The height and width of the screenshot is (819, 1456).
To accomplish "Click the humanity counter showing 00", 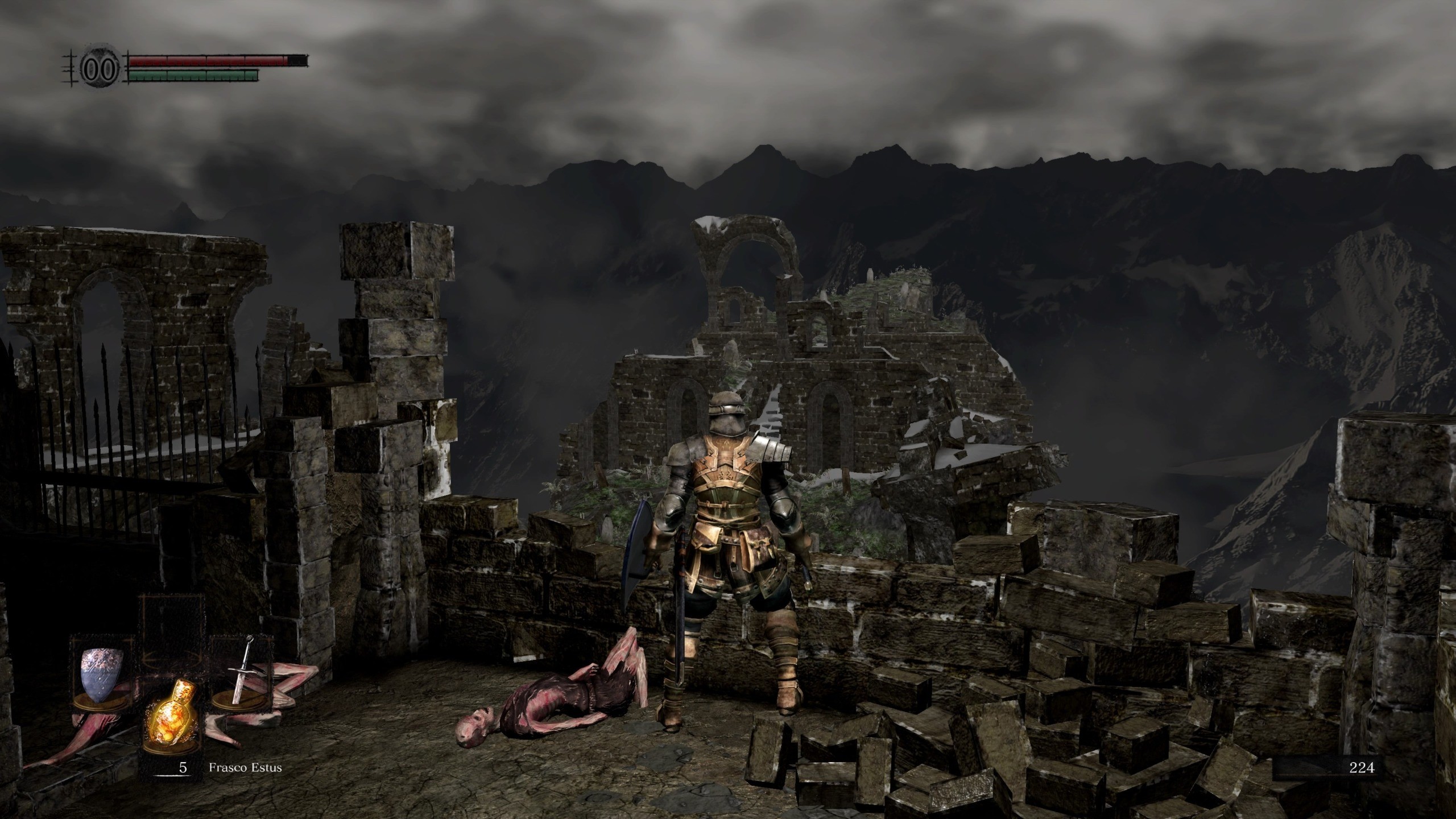I will pyautogui.click(x=100, y=68).
